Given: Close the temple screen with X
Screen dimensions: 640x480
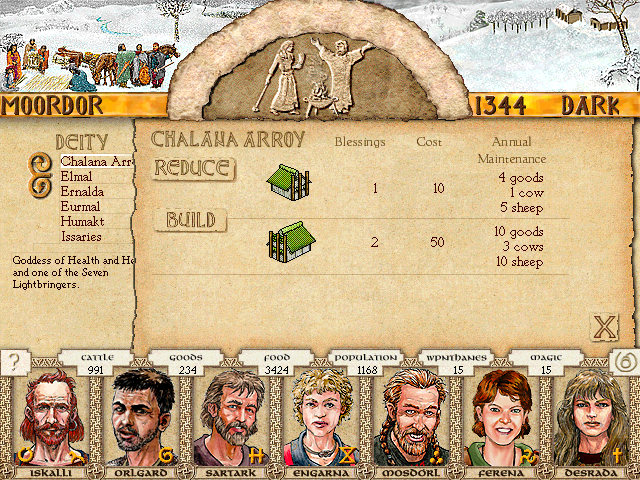Looking at the screenshot, I should coord(604,327).
